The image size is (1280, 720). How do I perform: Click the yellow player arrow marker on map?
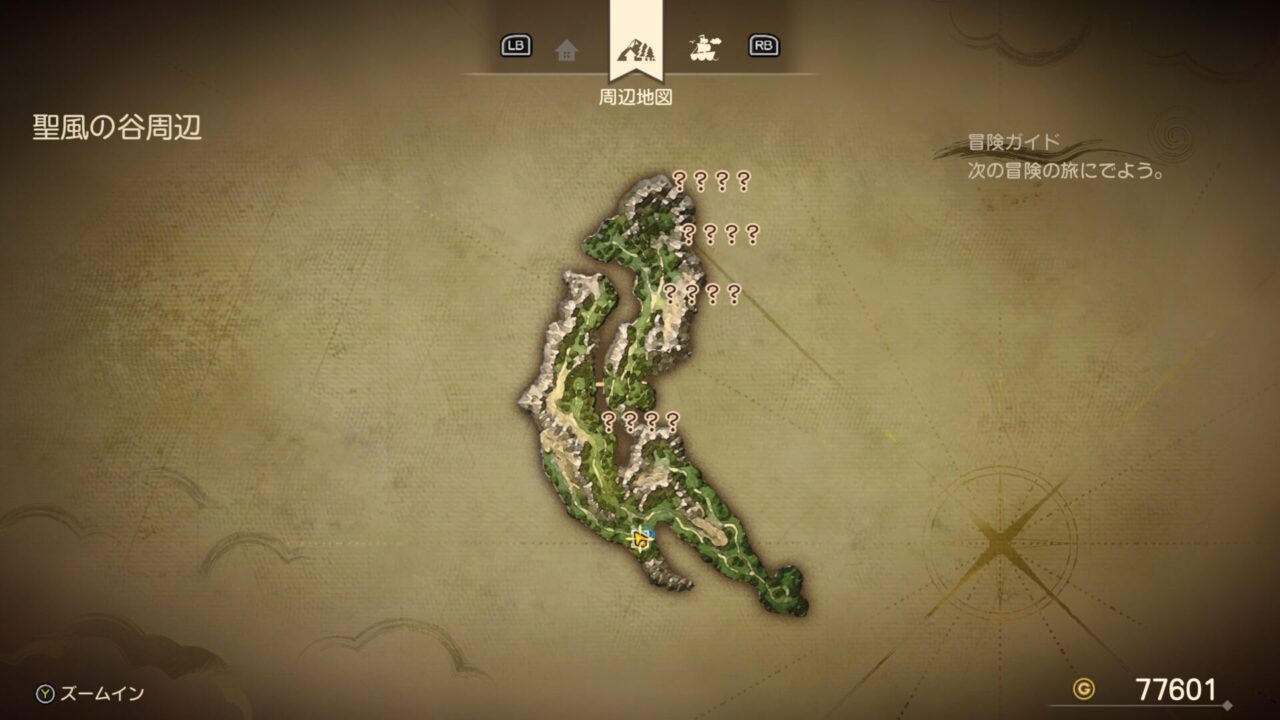tap(640, 541)
